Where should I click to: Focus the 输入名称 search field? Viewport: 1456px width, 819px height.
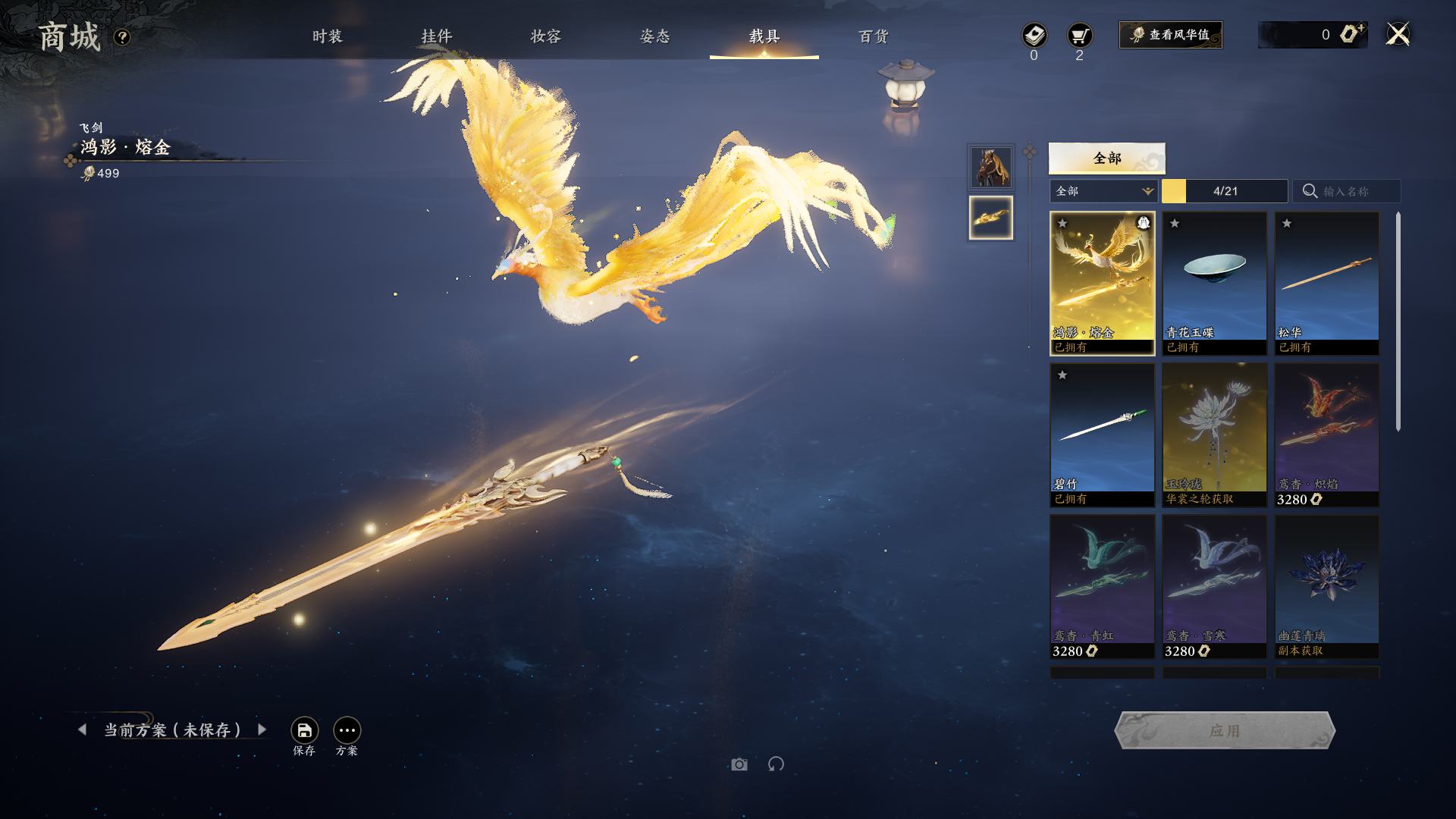click(1354, 191)
